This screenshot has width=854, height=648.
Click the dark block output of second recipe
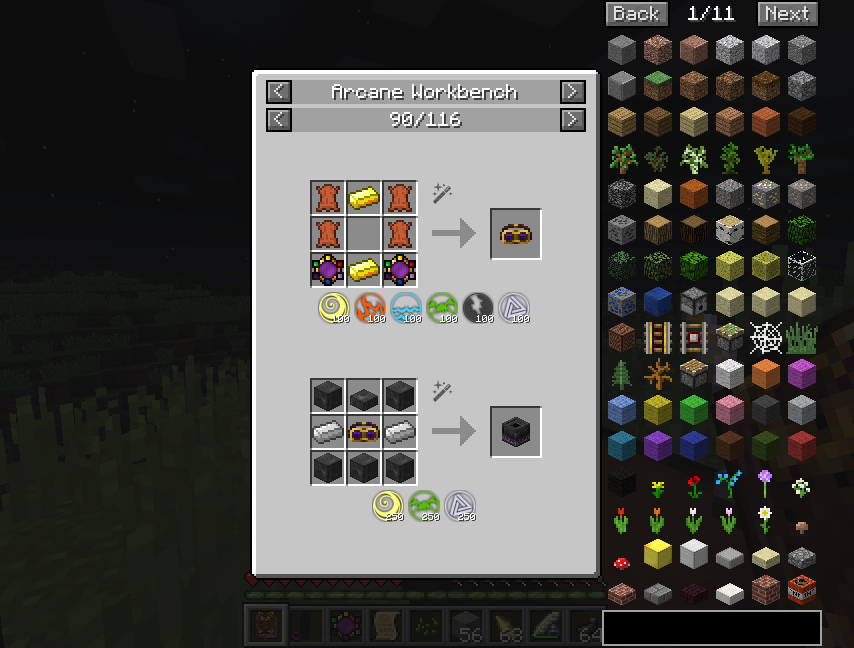(516, 432)
